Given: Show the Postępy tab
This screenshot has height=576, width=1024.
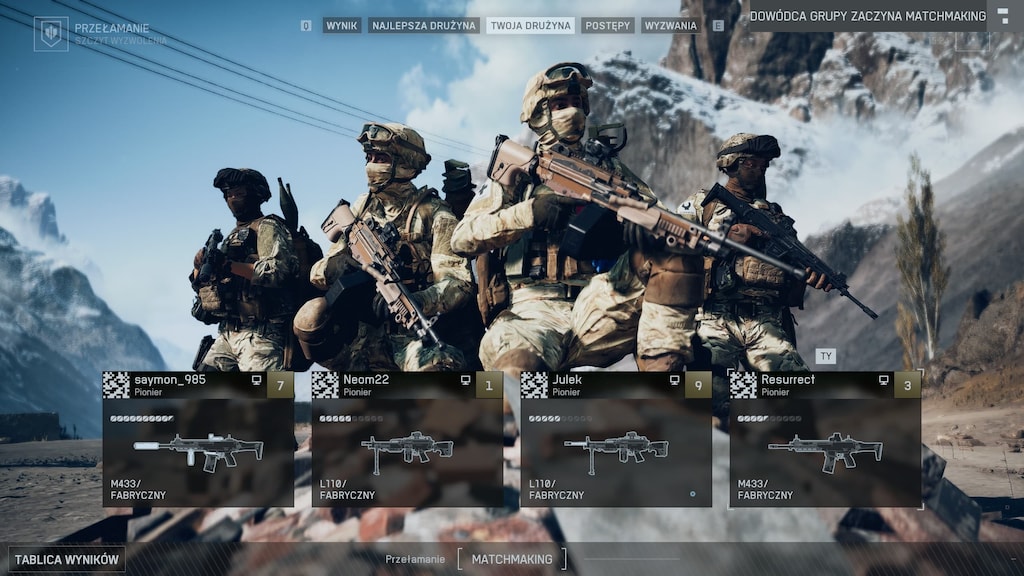Looking at the screenshot, I should click(607, 25).
